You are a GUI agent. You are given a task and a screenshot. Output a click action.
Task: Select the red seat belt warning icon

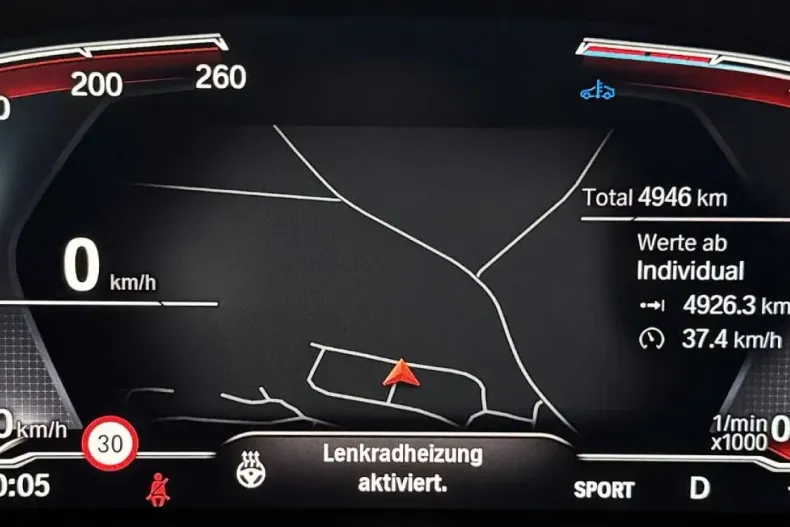coord(156,491)
